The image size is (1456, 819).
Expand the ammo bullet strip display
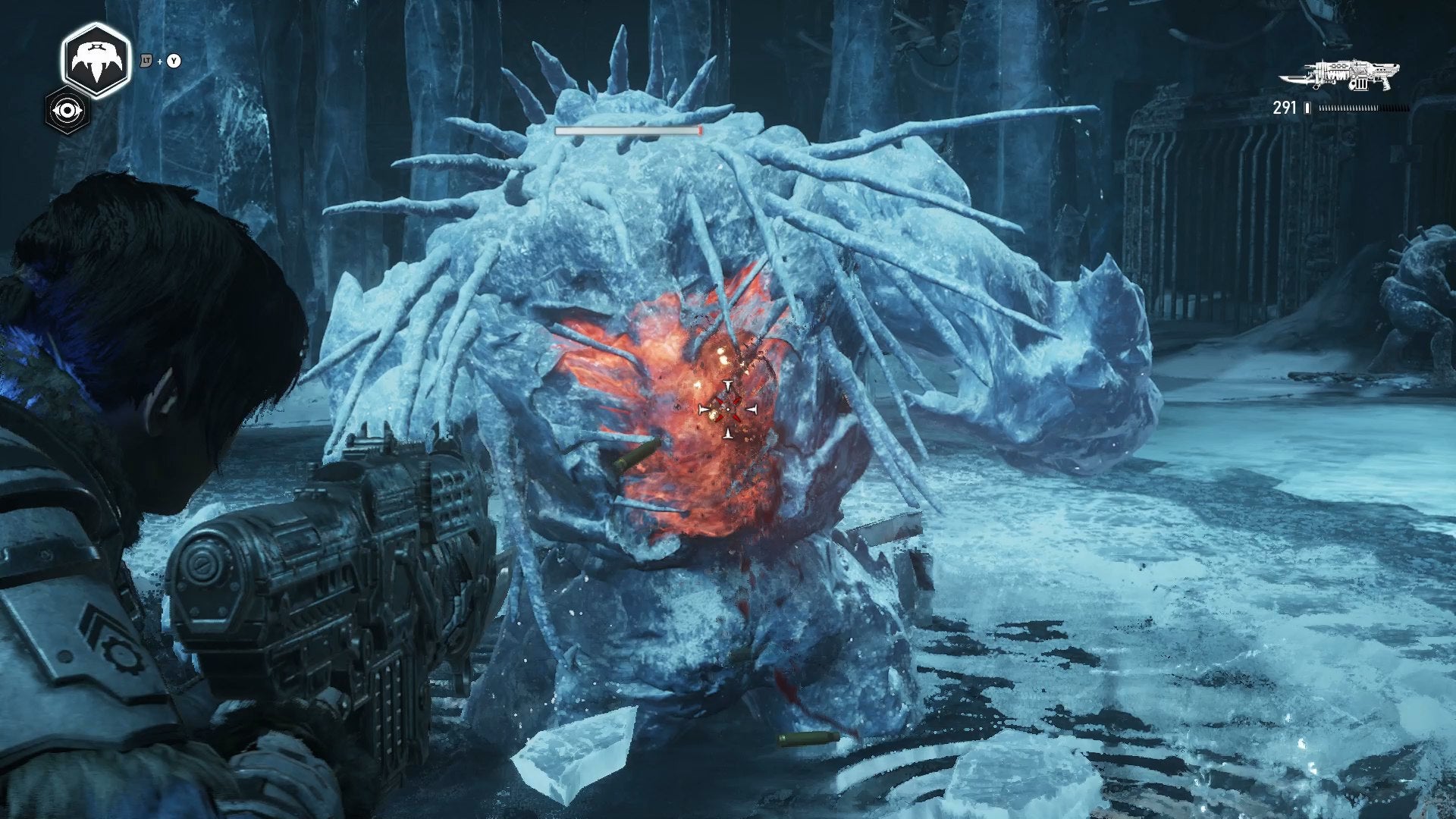(1364, 108)
